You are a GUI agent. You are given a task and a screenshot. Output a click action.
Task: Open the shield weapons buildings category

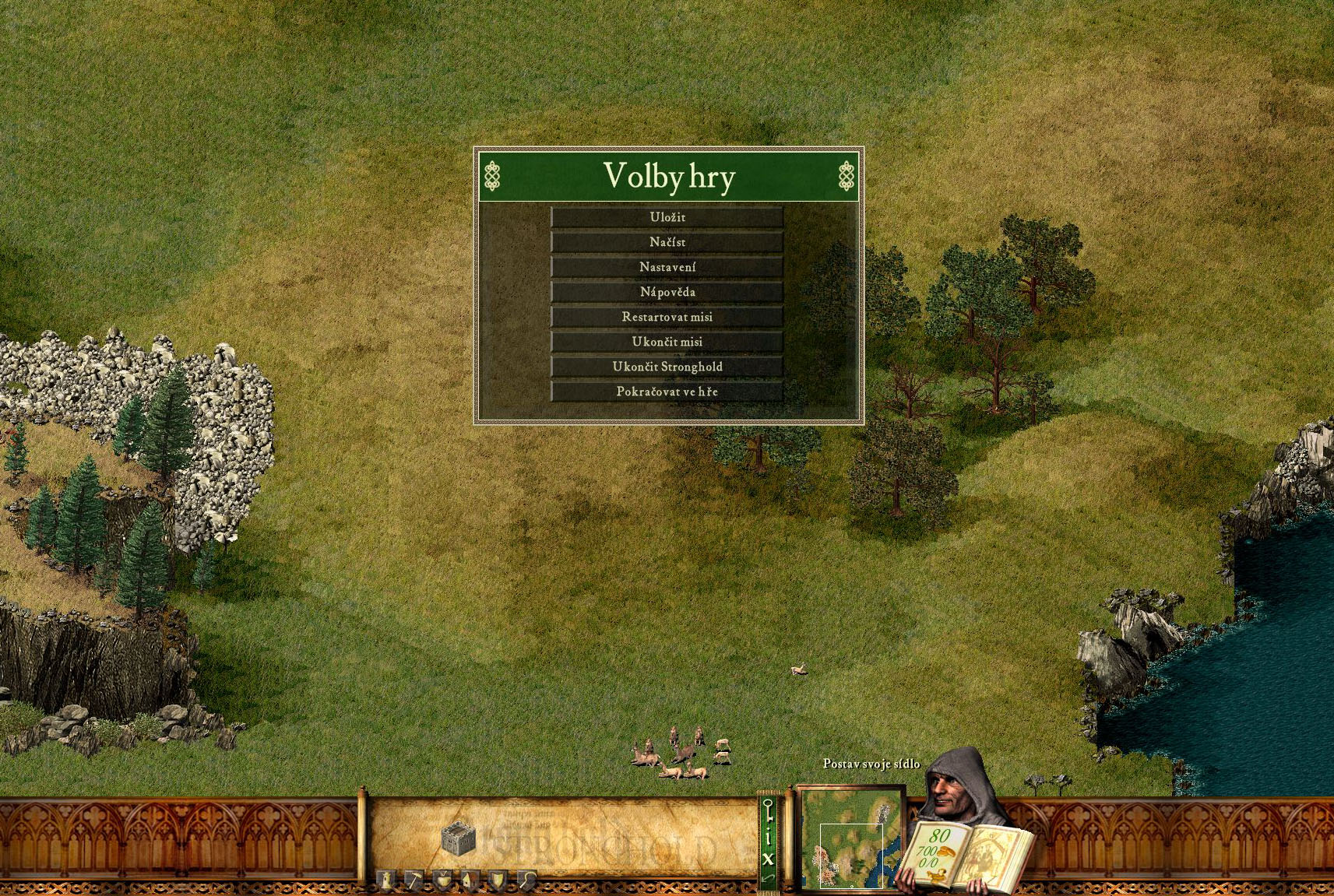(498, 880)
